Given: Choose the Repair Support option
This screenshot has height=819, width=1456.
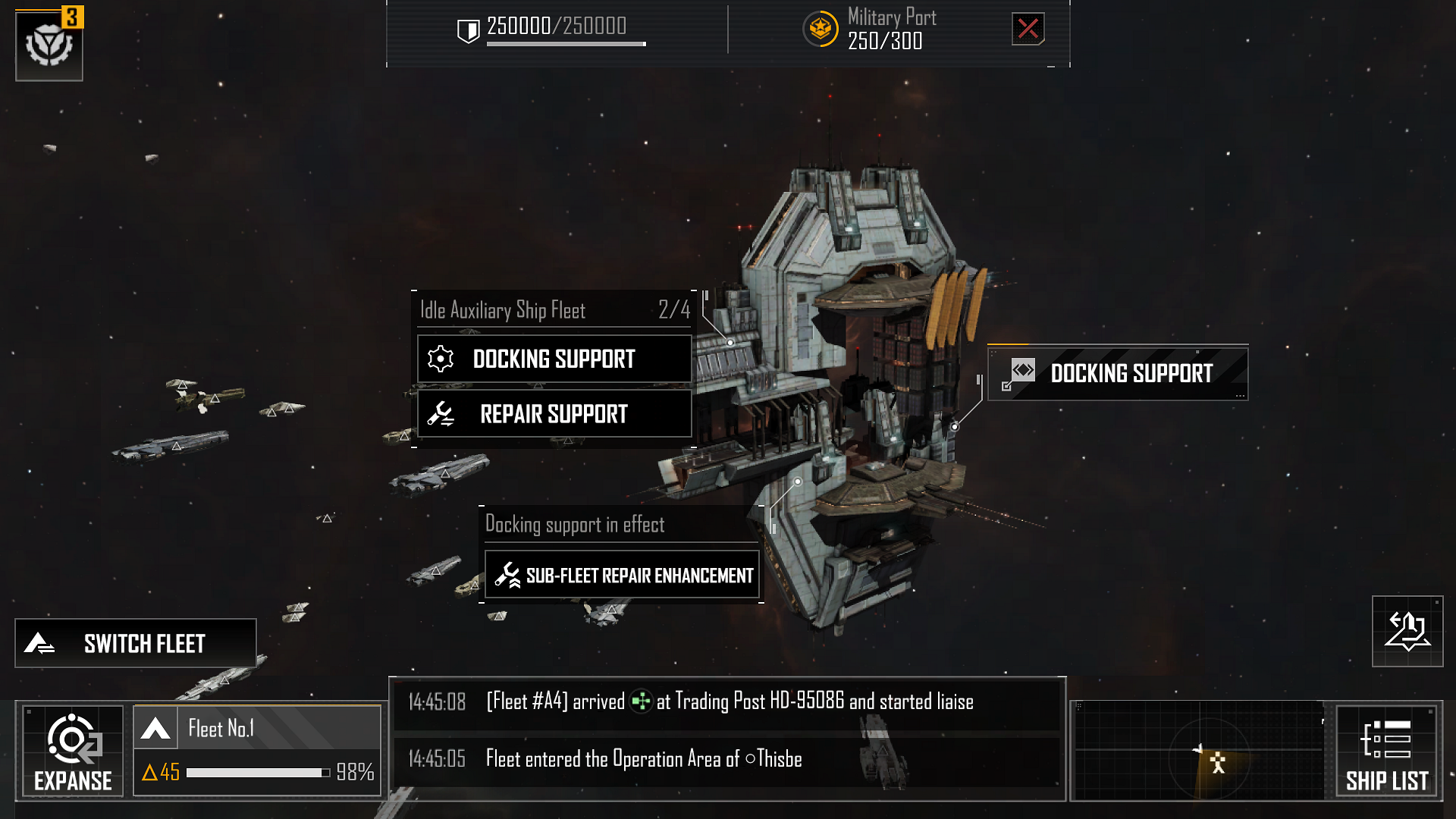Looking at the screenshot, I should [x=554, y=414].
